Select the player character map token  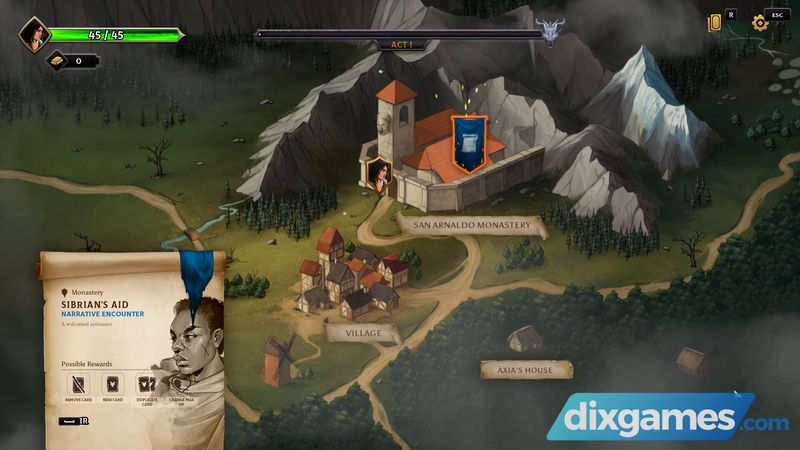tap(379, 176)
